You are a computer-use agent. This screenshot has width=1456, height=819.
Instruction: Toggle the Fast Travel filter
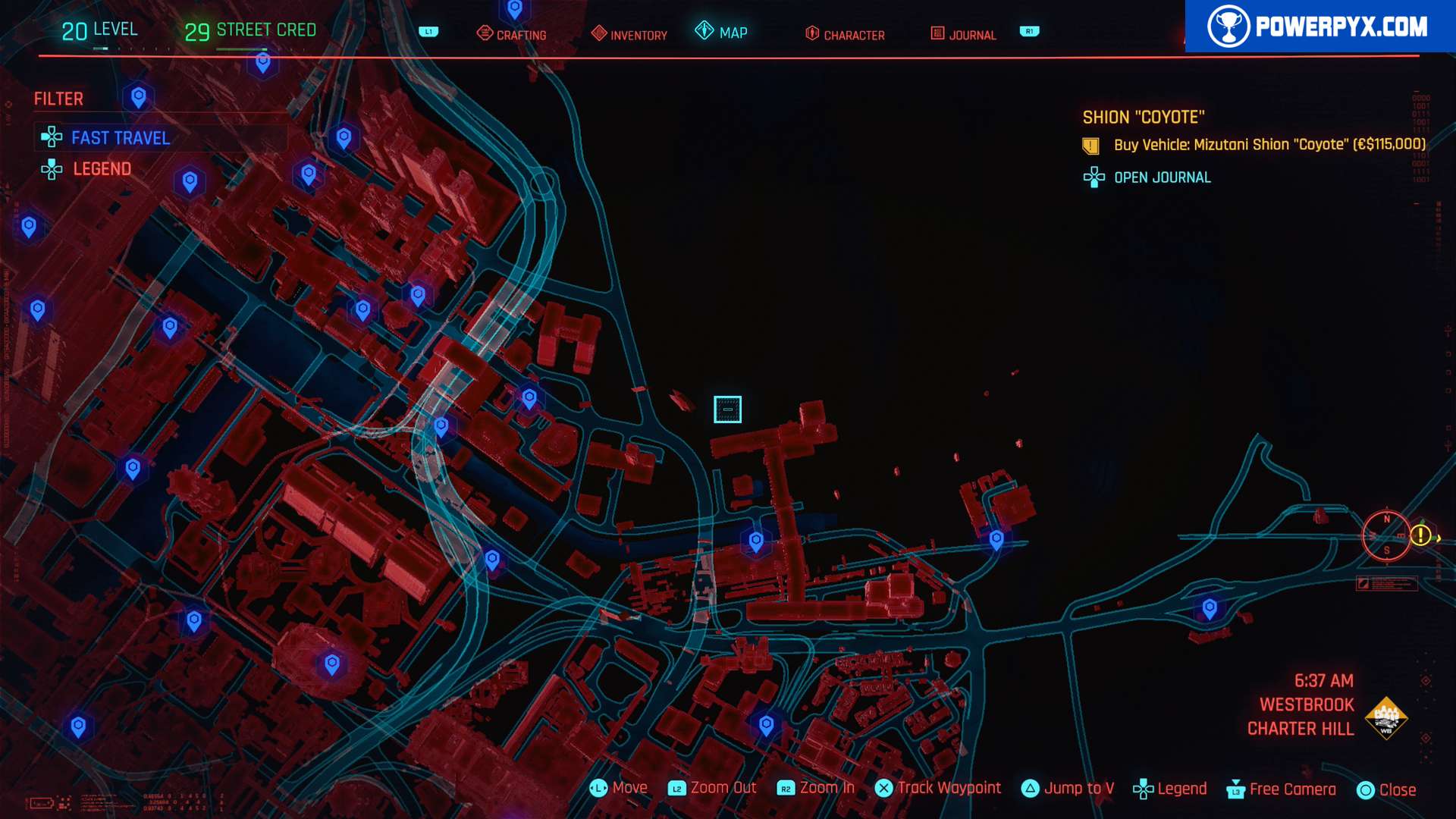[120, 138]
